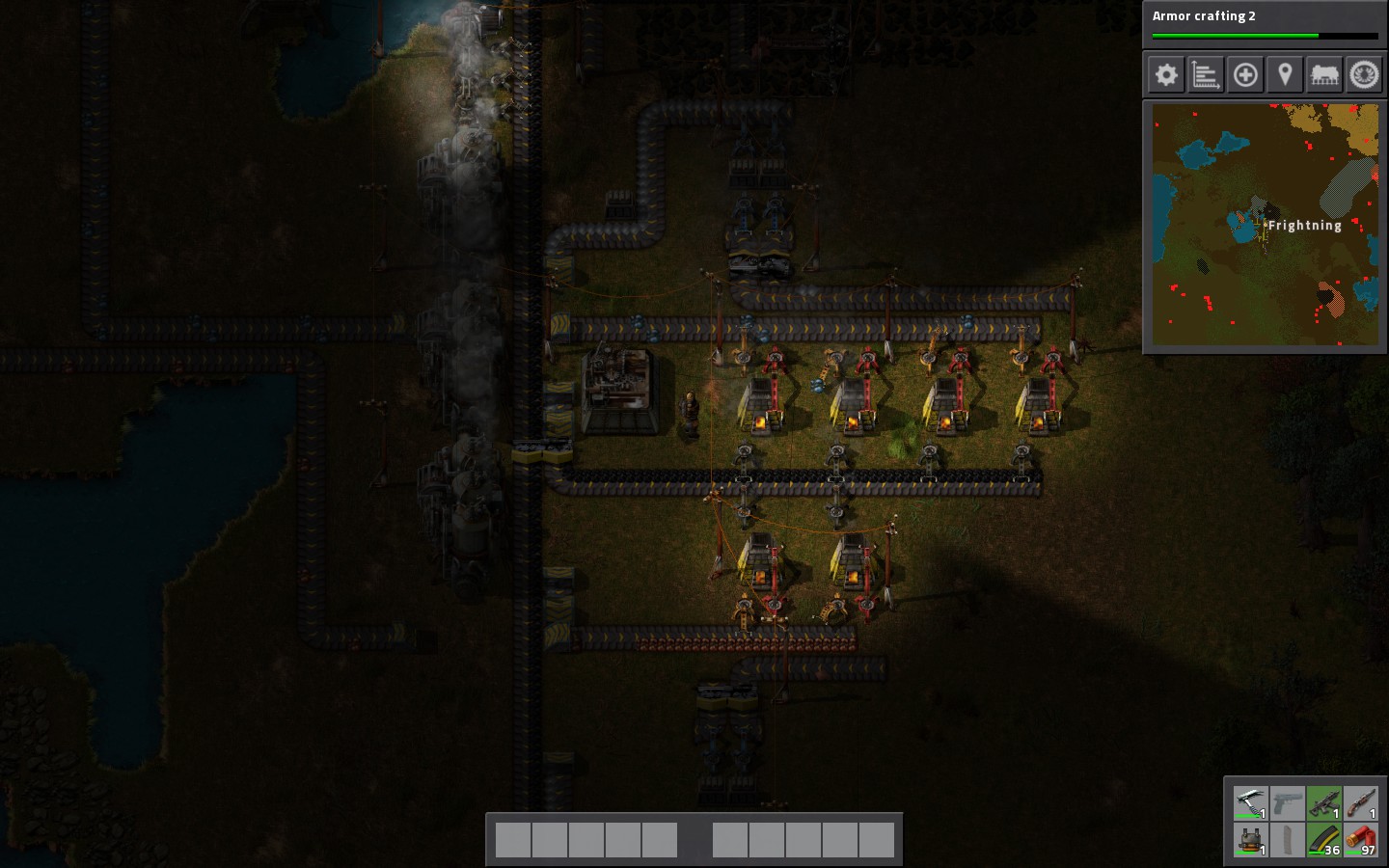The width and height of the screenshot is (1389, 868).
Task: Open the production statistics graph button
Action: (x=1206, y=74)
